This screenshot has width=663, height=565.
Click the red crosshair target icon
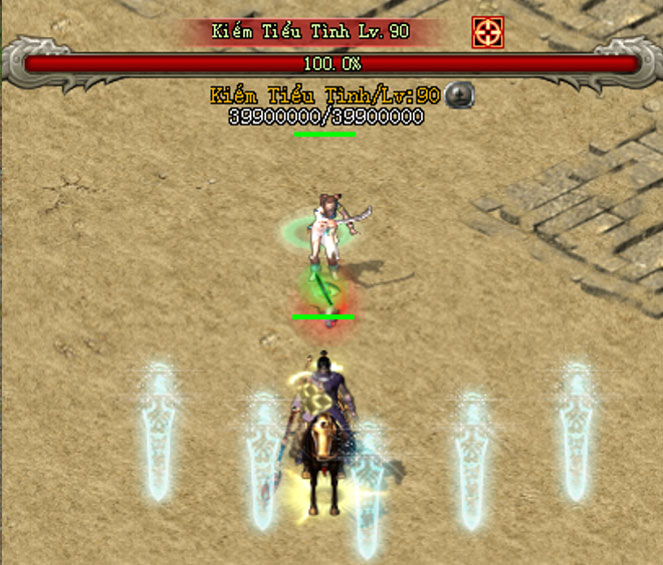click(487, 32)
